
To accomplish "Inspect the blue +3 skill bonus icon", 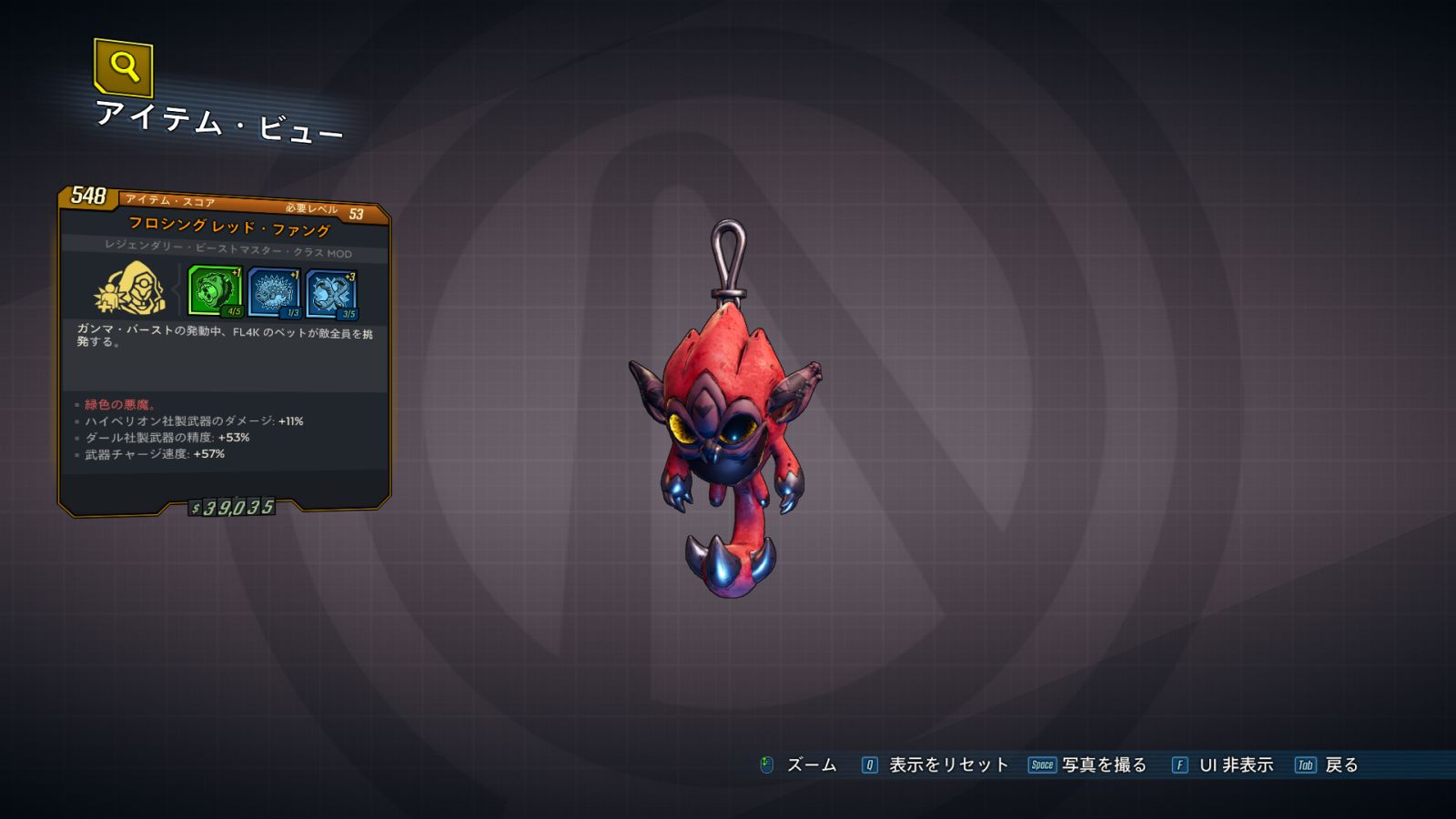I will point(331,294).
